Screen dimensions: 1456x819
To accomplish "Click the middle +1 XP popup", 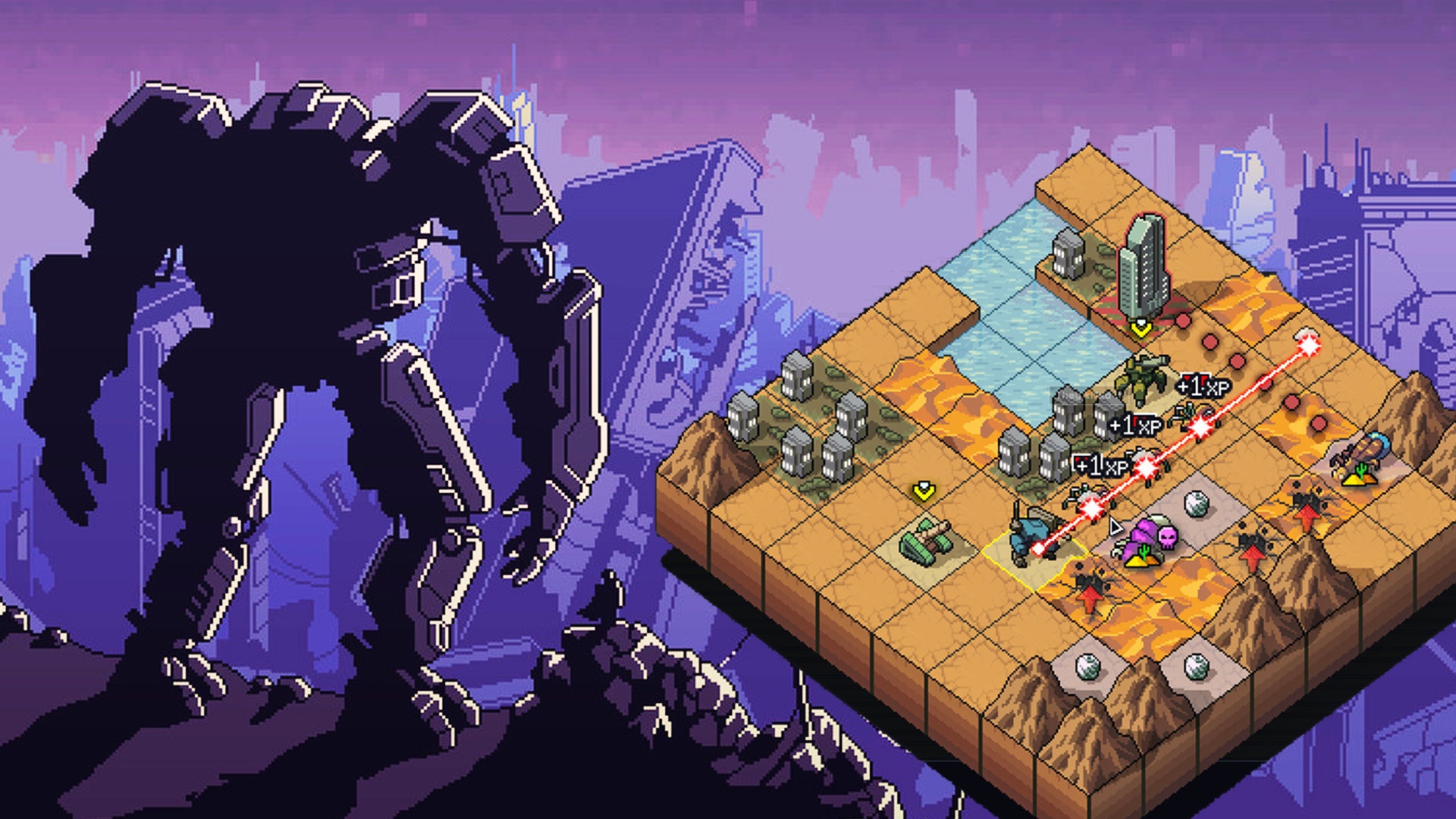I will tap(1136, 423).
